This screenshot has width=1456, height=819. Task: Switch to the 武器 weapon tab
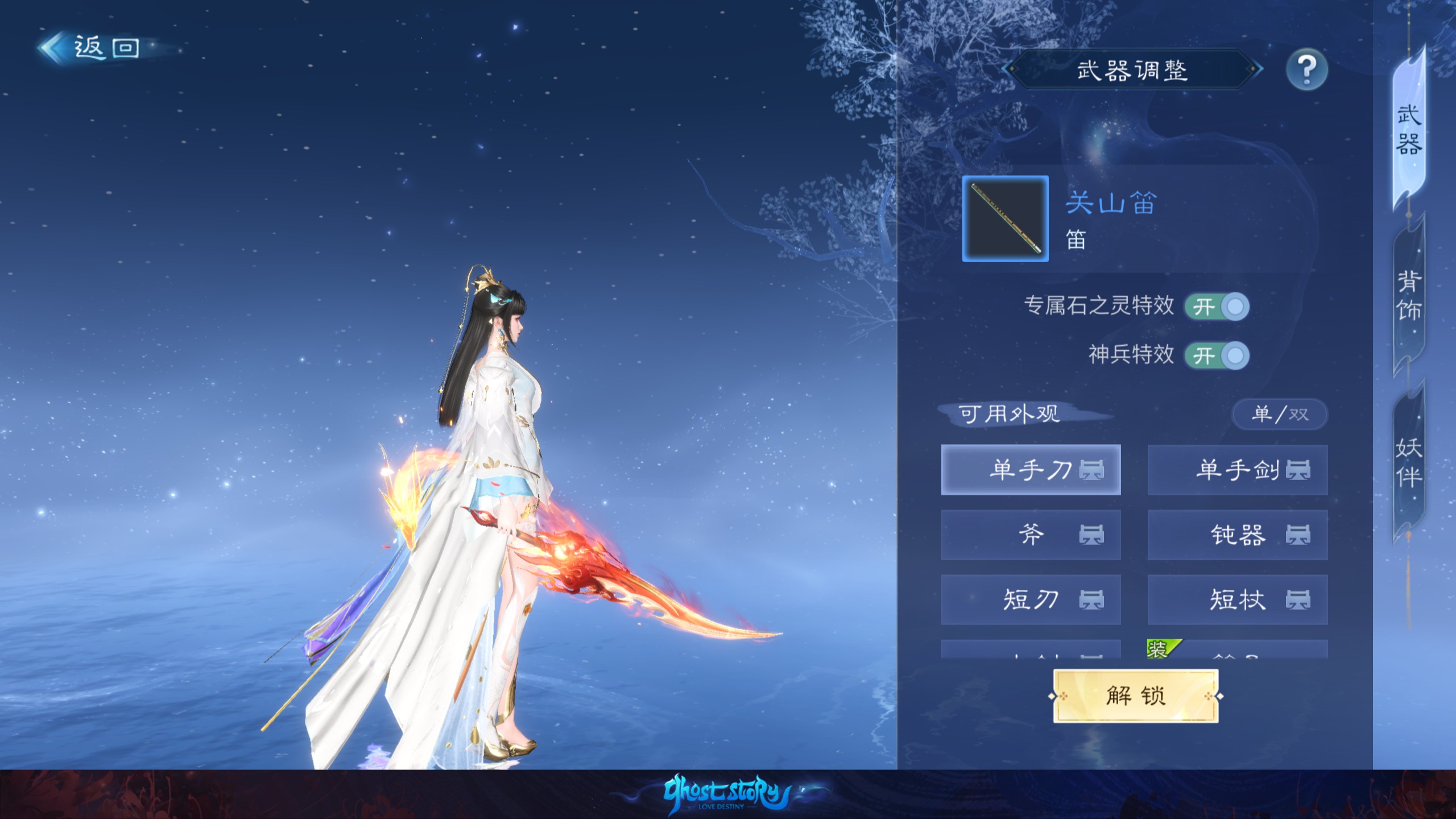1409,131
